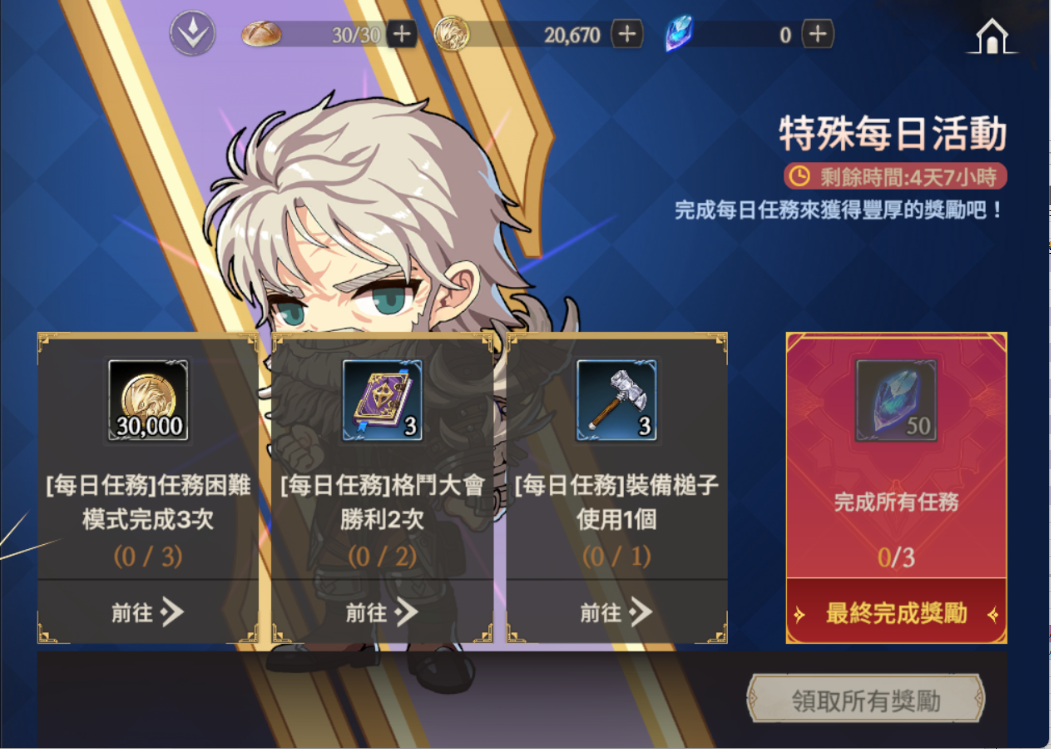Go to the equipment hammer task
Image resolution: width=1051 pixels, height=749 pixels.
coord(616,612)
